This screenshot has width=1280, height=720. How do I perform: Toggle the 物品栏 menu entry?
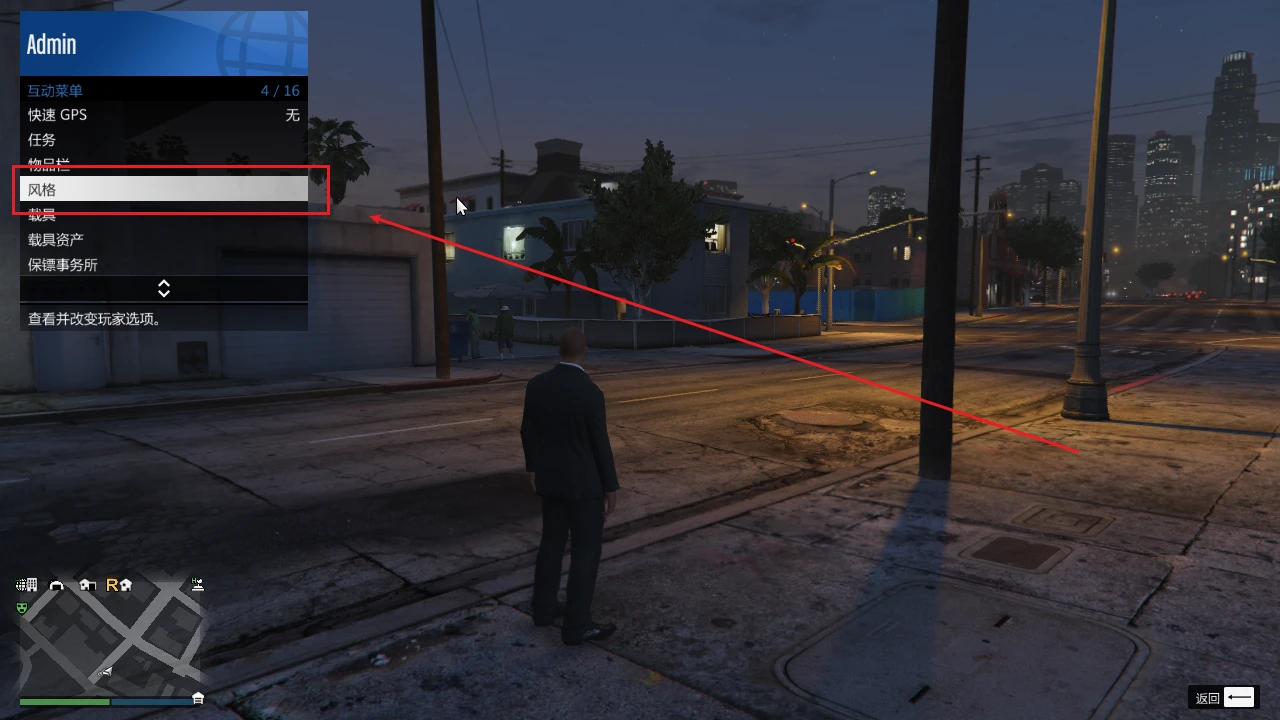[163, 164]
